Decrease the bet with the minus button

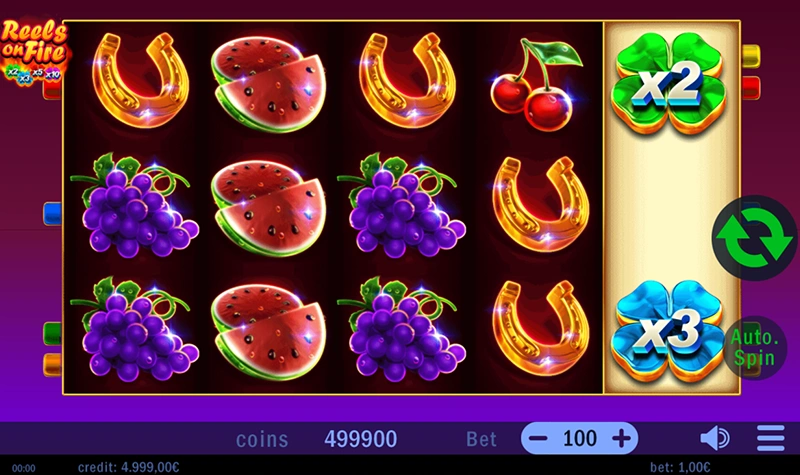pyautogui.click(x=539, y=438)
